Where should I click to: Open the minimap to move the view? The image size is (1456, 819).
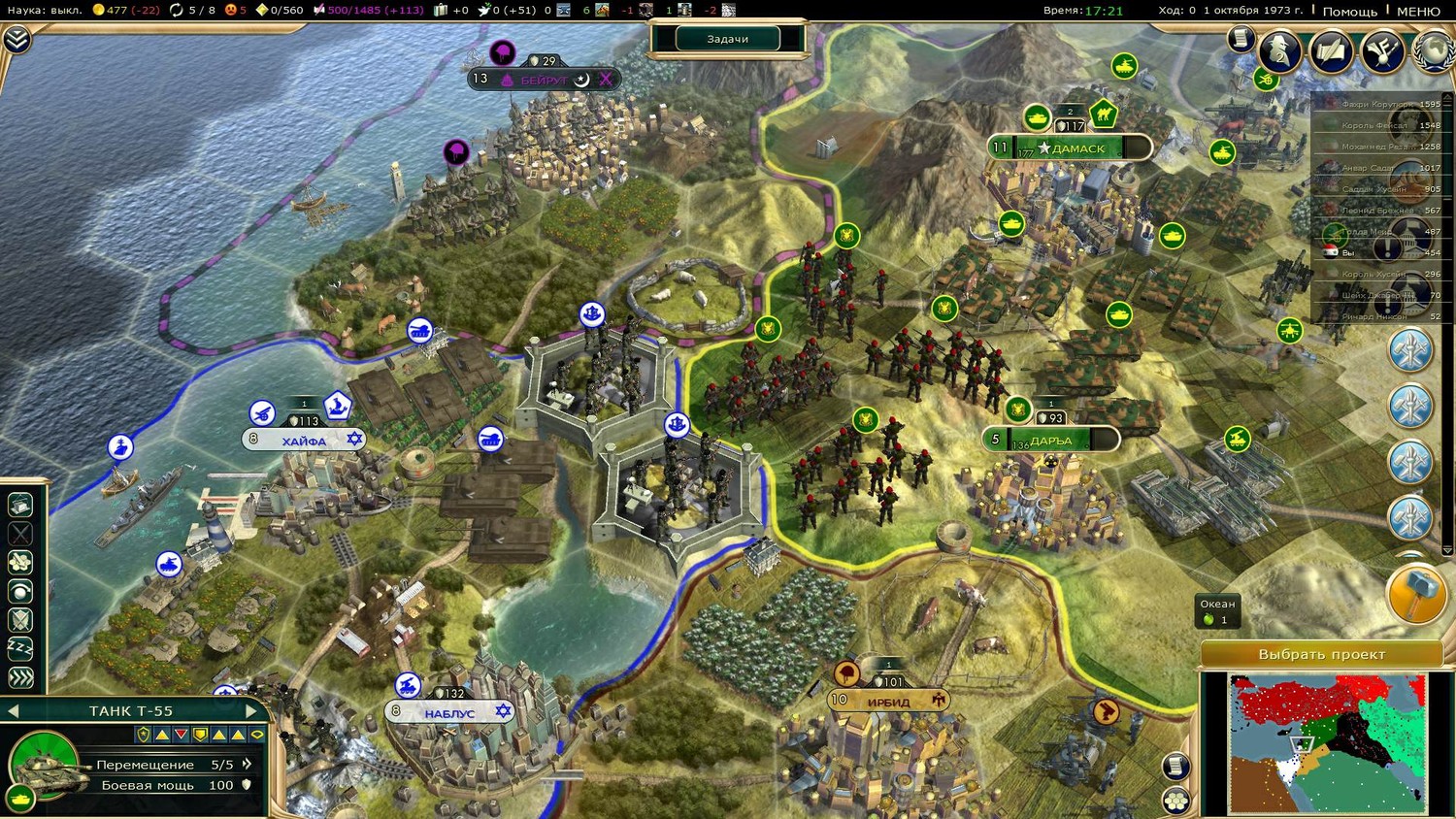pyautogui.click(x=1326, y=742)
